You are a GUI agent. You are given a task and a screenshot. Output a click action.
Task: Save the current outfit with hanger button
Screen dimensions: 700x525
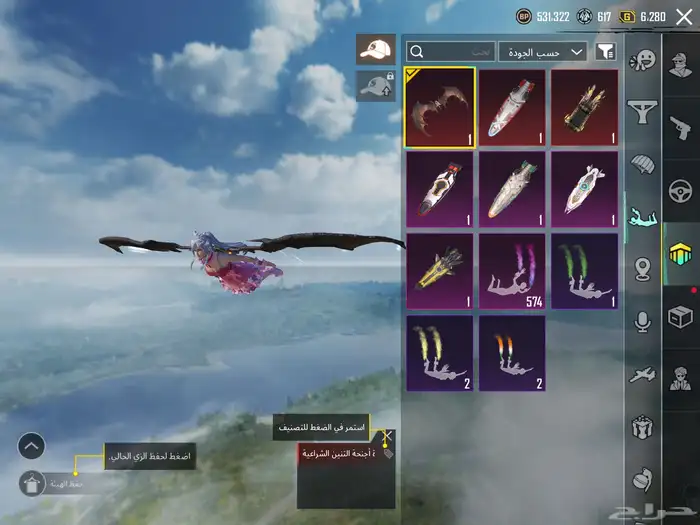tap(34, 483)
